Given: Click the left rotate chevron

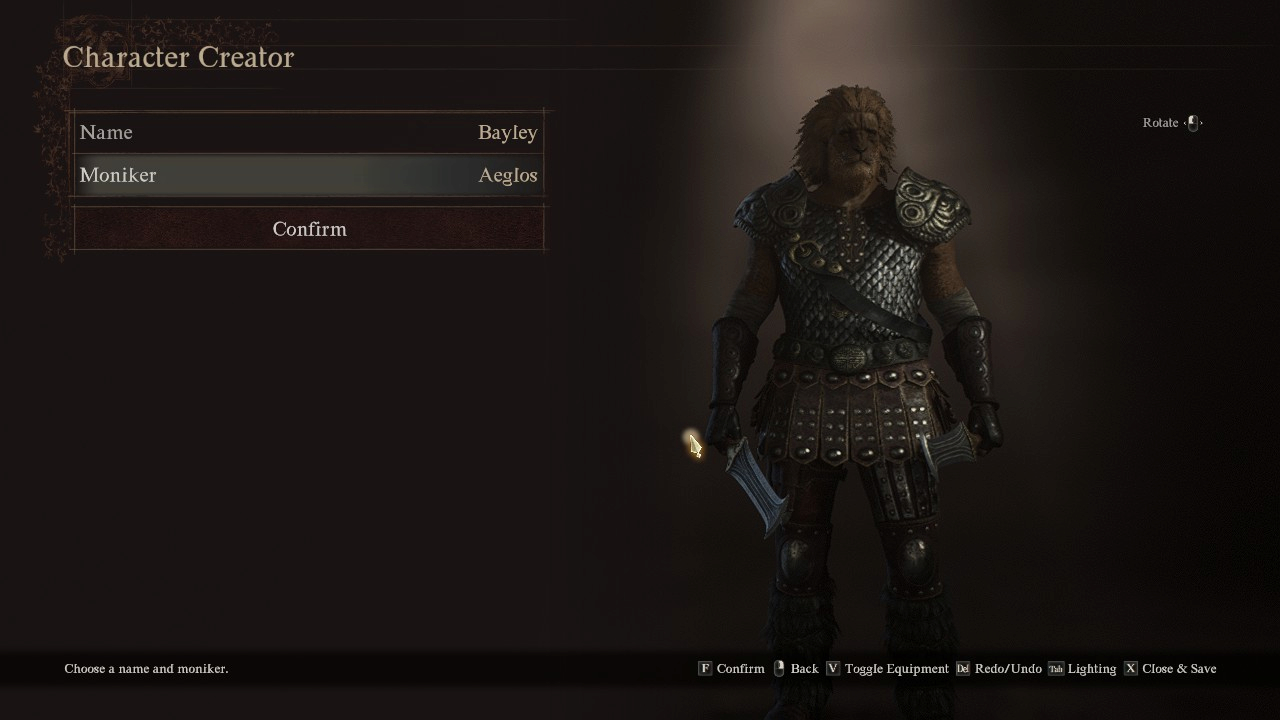Looking at the screenshot, I should (1184, 123).
